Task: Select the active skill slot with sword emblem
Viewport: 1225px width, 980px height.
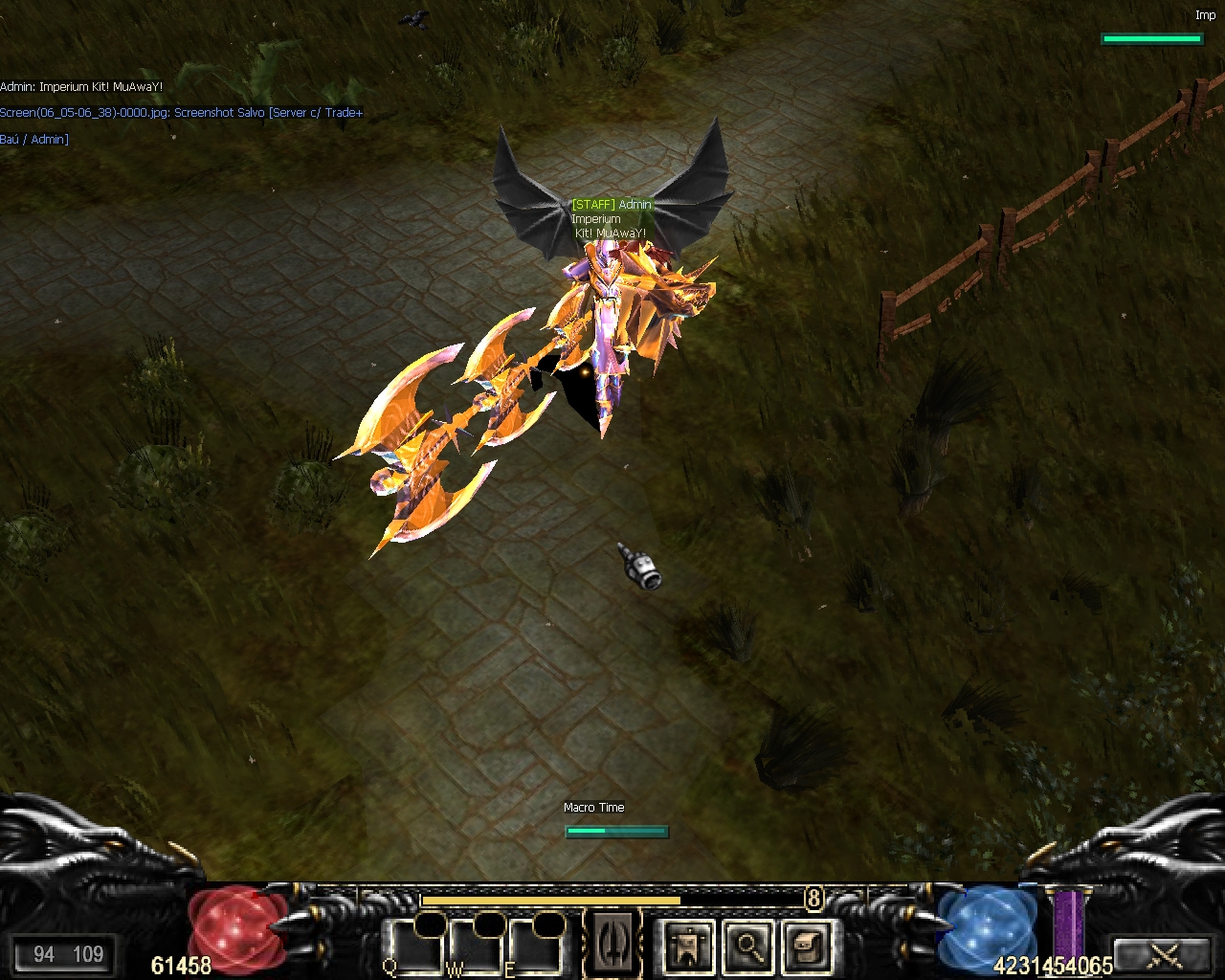Action: pos(612,943)
